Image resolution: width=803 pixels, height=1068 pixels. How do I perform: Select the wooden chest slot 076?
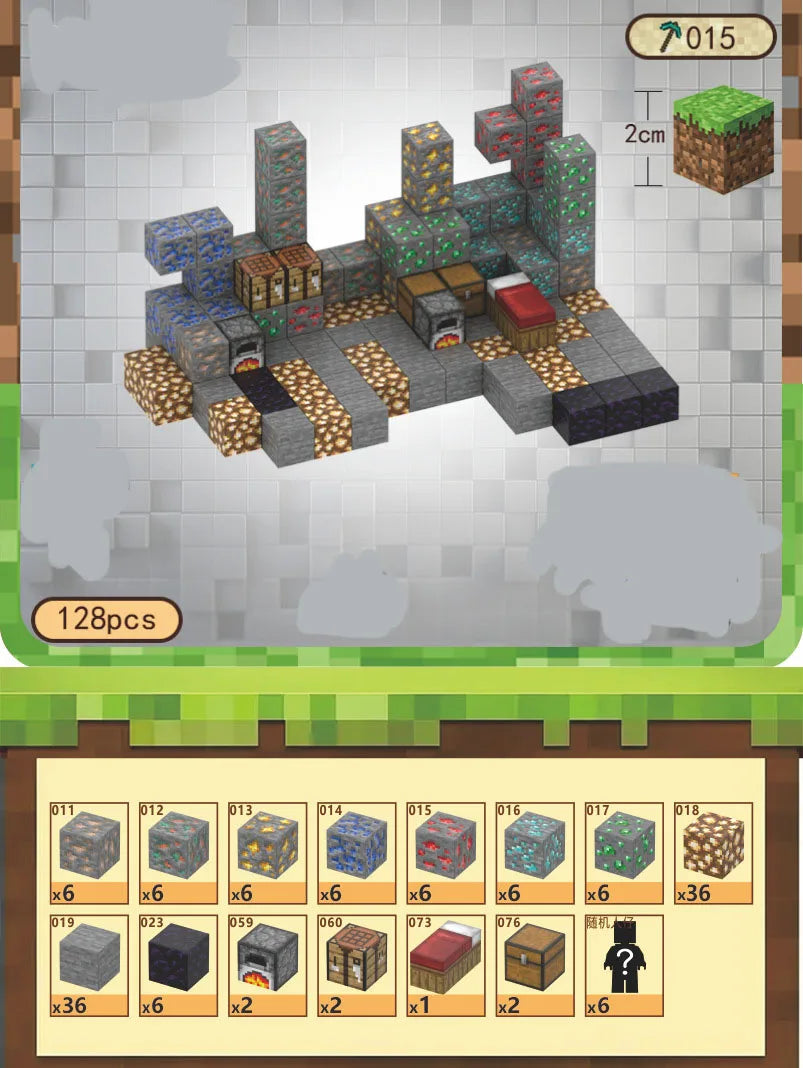click(x=535, y=965)
